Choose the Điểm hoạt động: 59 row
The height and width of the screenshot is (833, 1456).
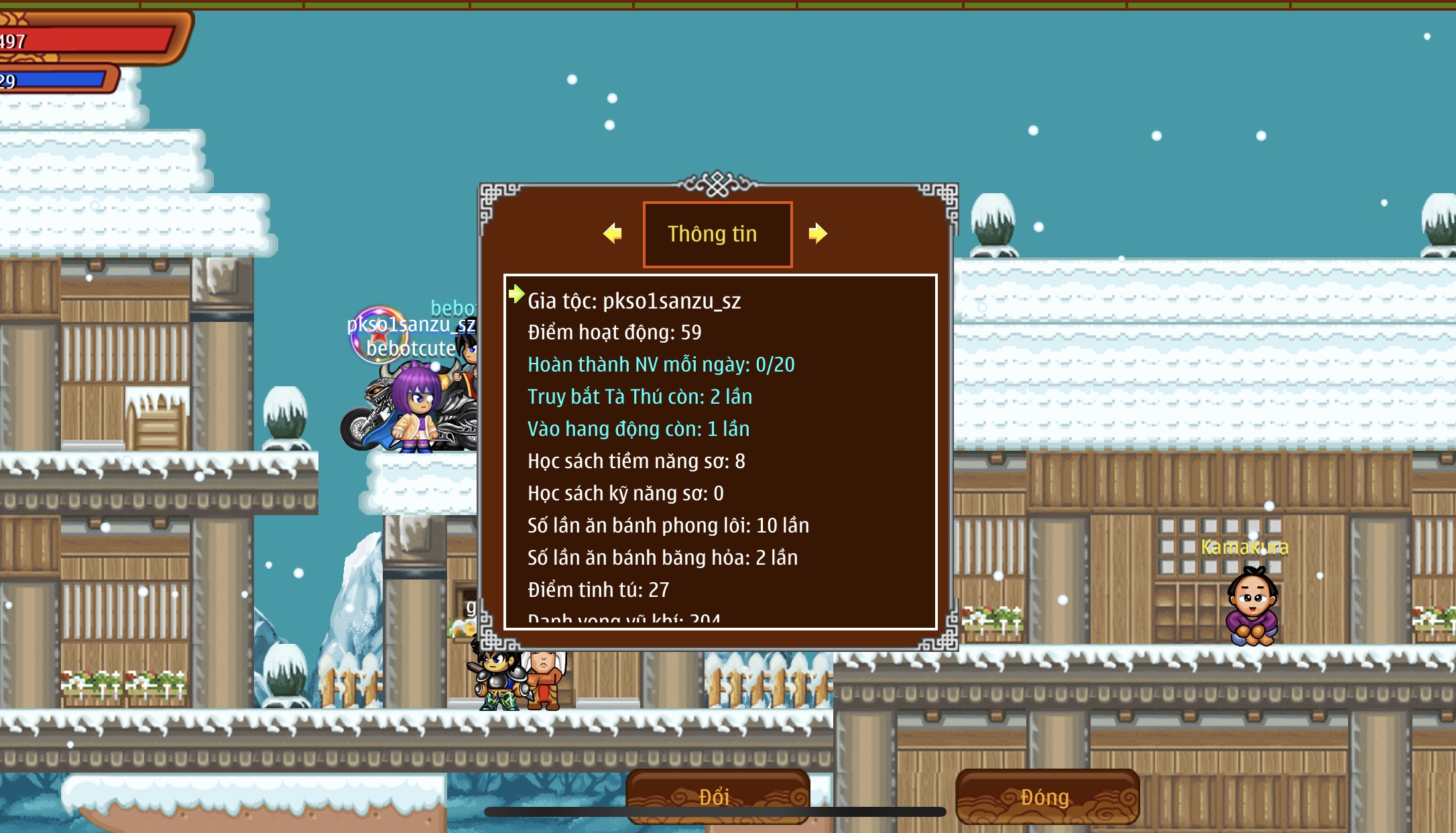pos(614,332)
